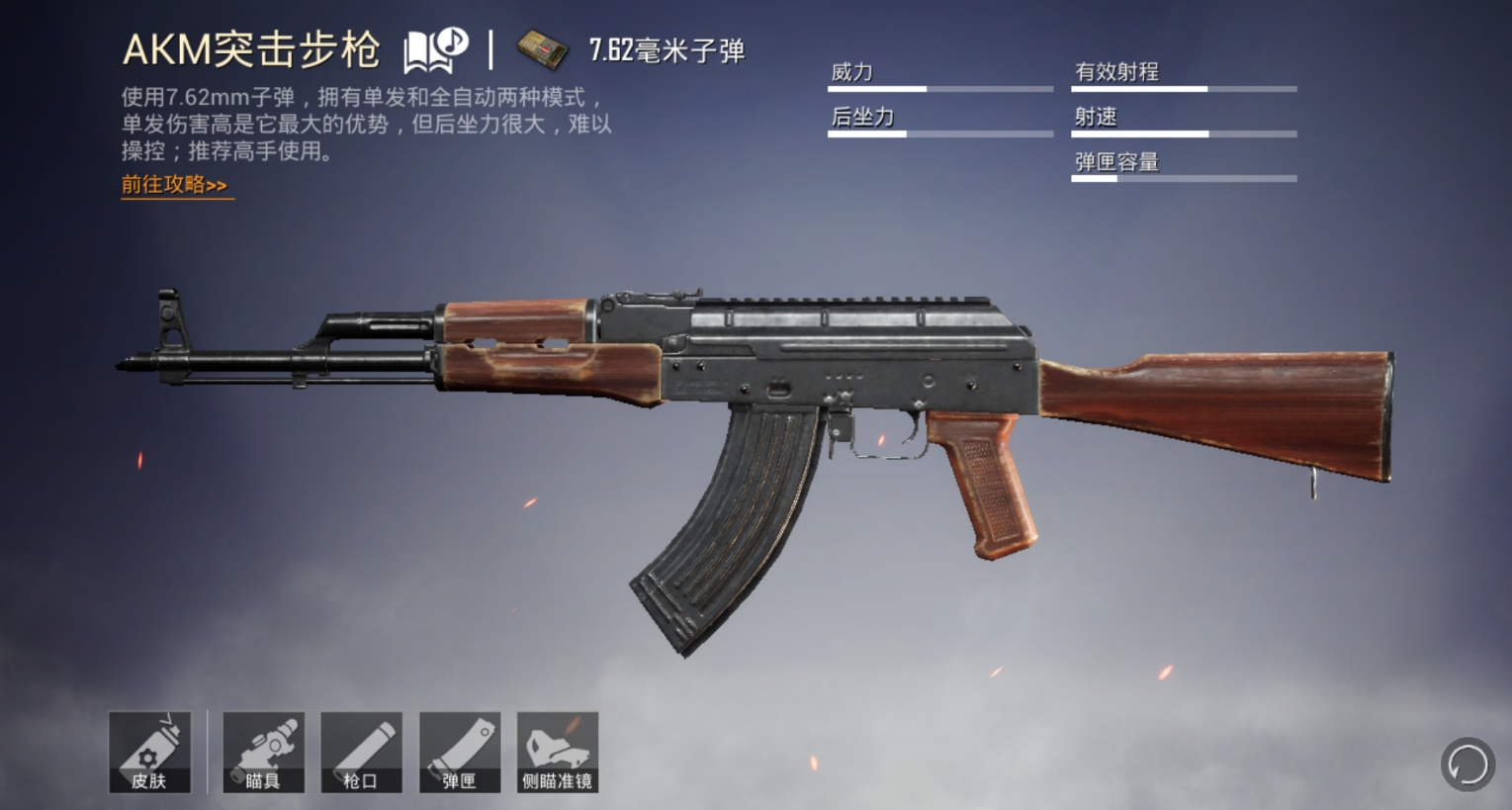The height and width of the screenshot is (810, 1512).
Task: Open the 枪口 (muzzle) attachment icon
Action: click(x=361, y=752)
